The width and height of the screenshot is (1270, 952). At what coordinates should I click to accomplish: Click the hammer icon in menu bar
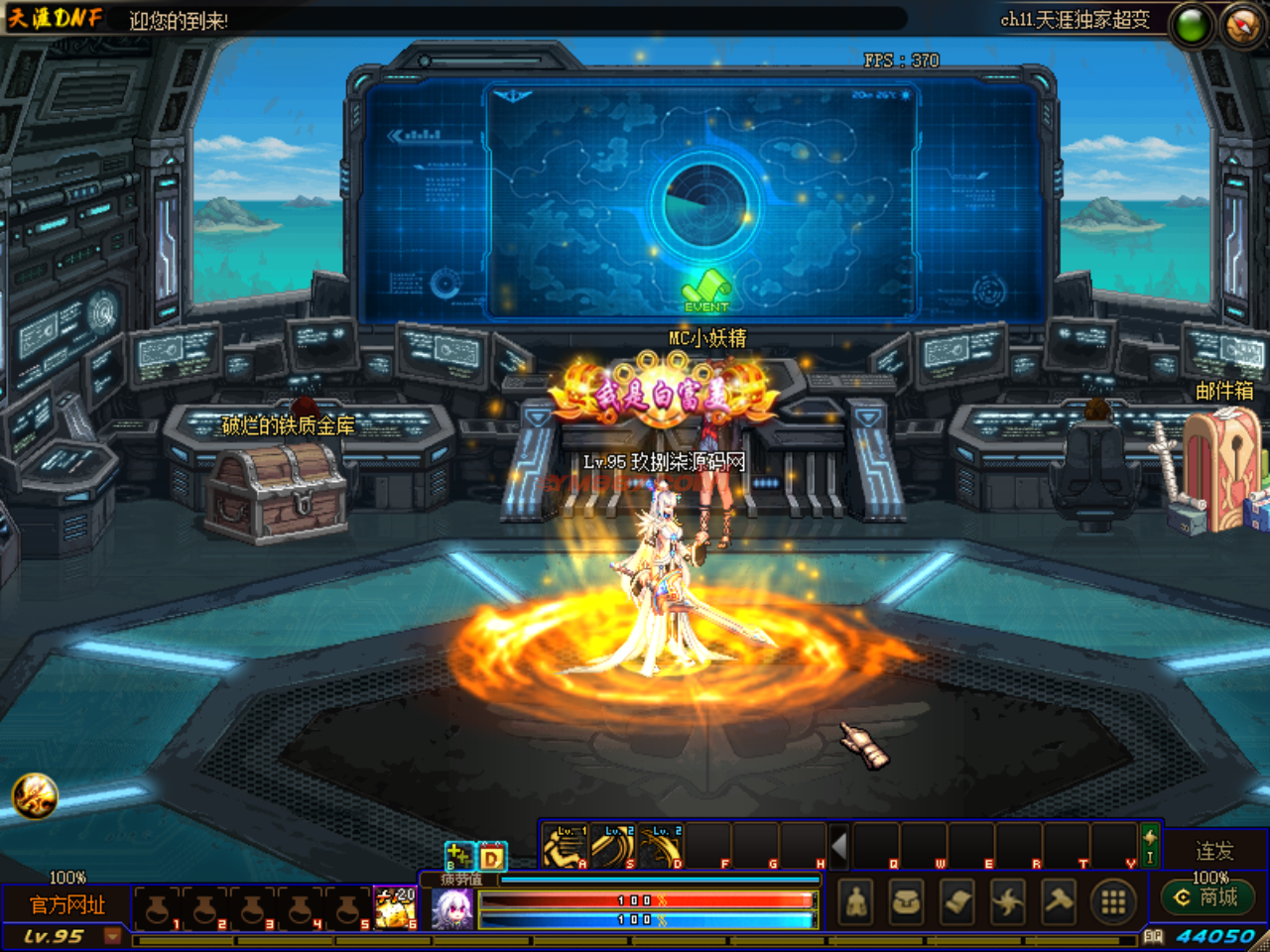1059,901
